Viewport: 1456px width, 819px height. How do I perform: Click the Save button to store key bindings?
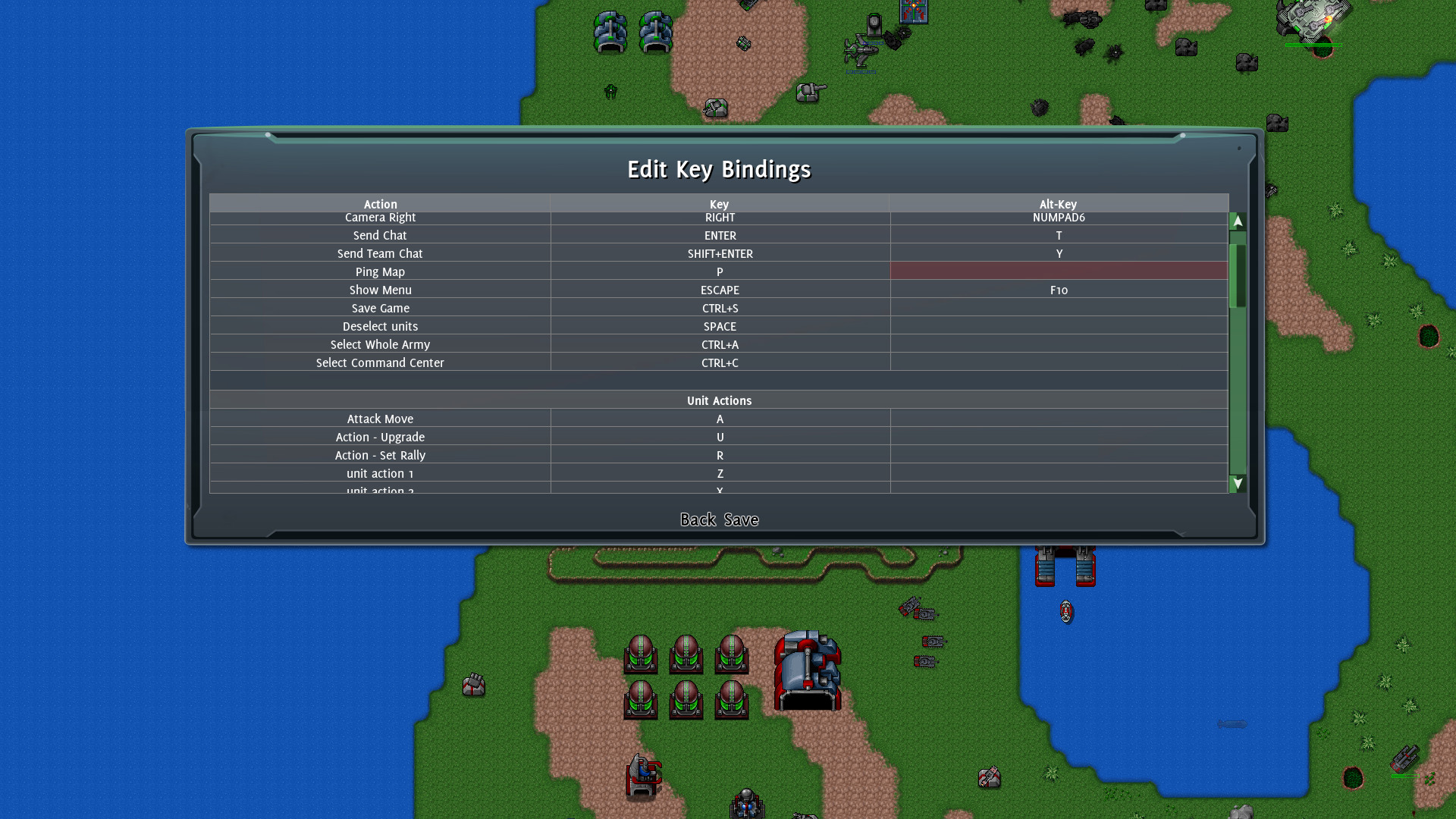[x=743, y=520]
